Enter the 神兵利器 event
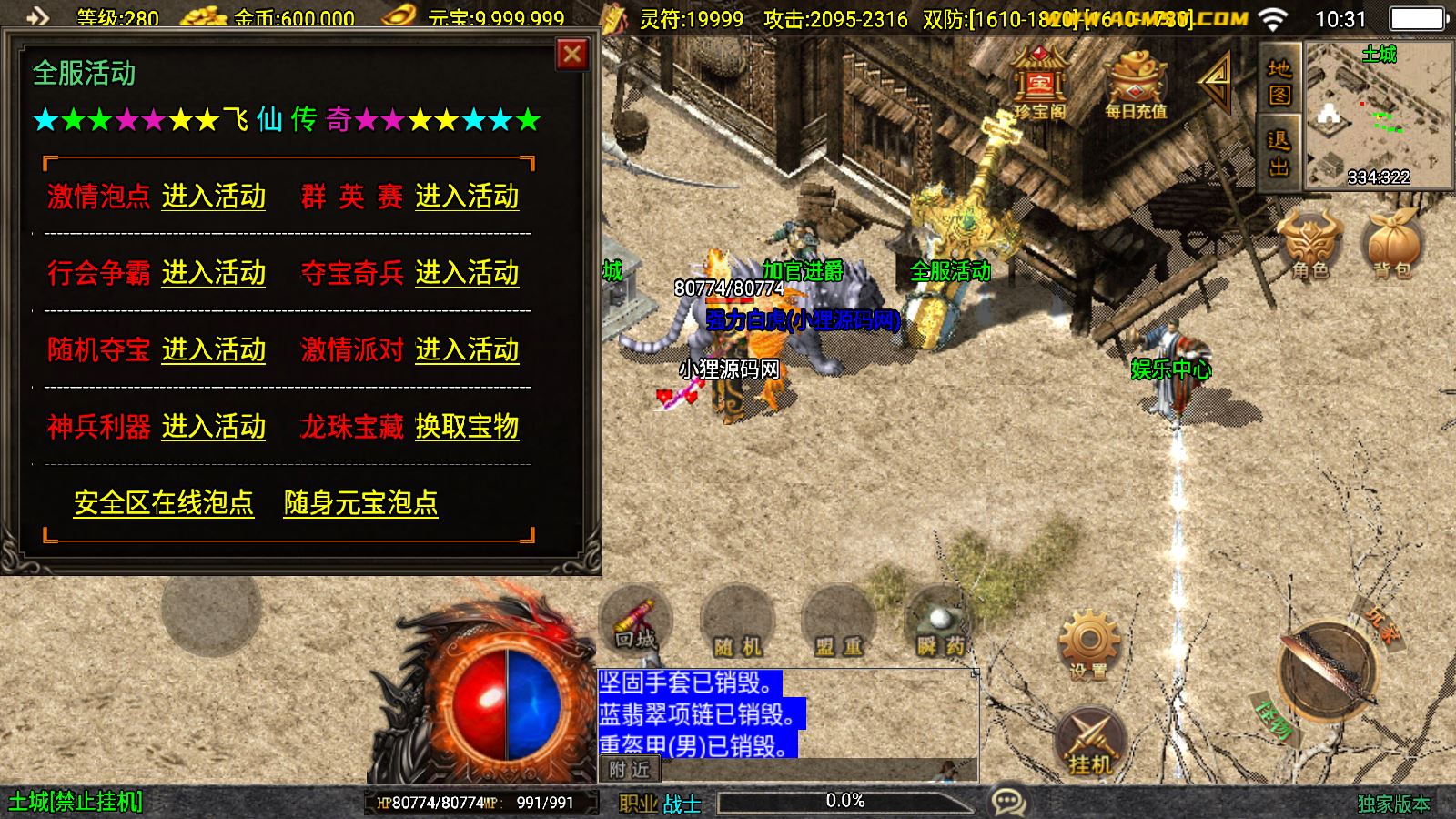The height and width of the screenshot is (819, 1456). [214, 427]
